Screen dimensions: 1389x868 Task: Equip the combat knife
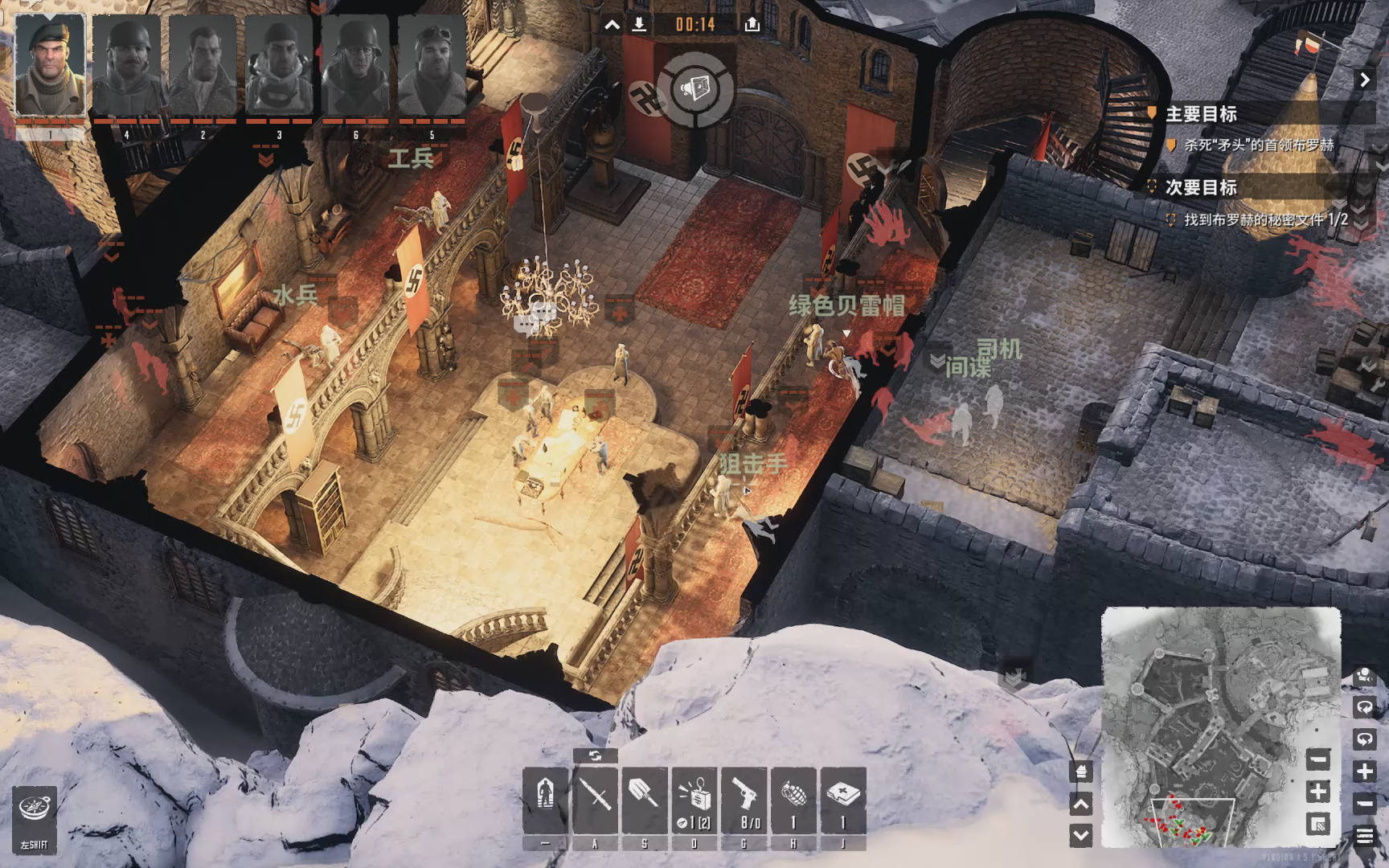point(596,800)
